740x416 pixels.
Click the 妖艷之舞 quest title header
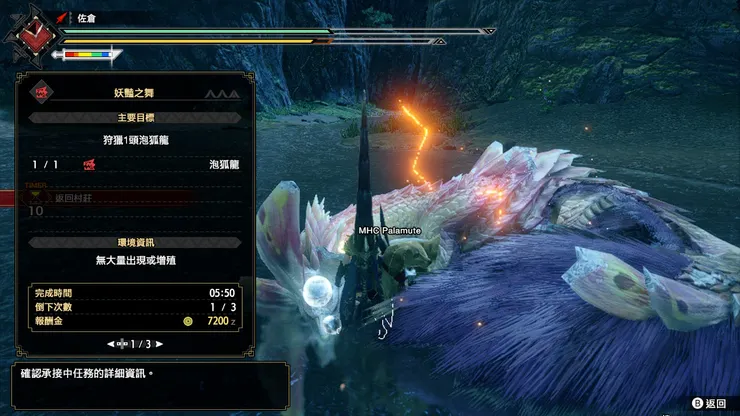click(x=135, y=93)
